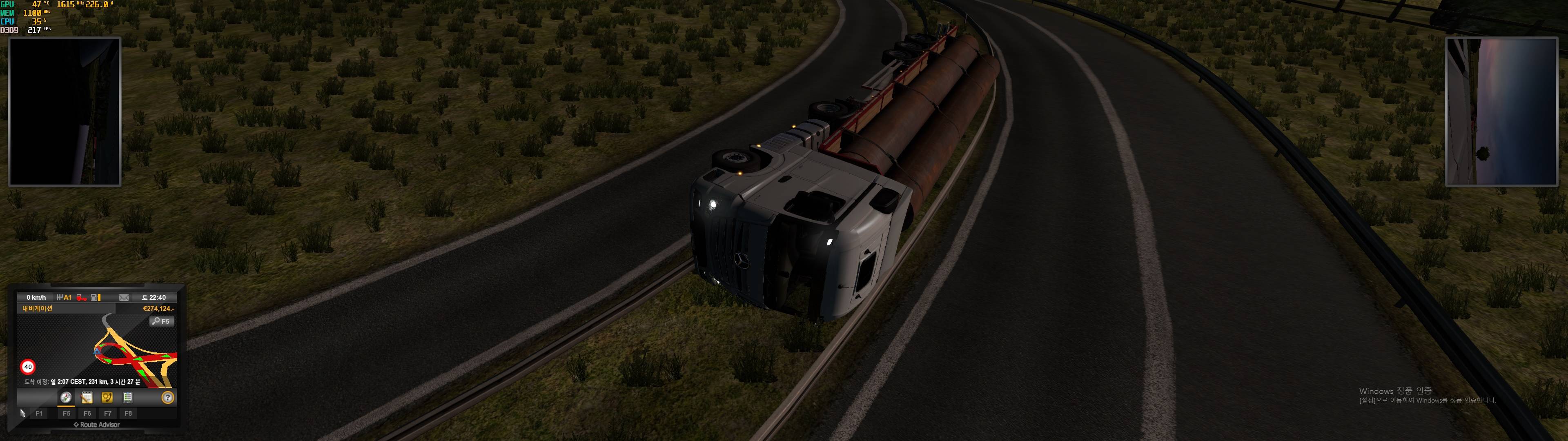Click the red truck damage warning icon
Screen dimensions: 1568x441
click(x=81, y=298)
